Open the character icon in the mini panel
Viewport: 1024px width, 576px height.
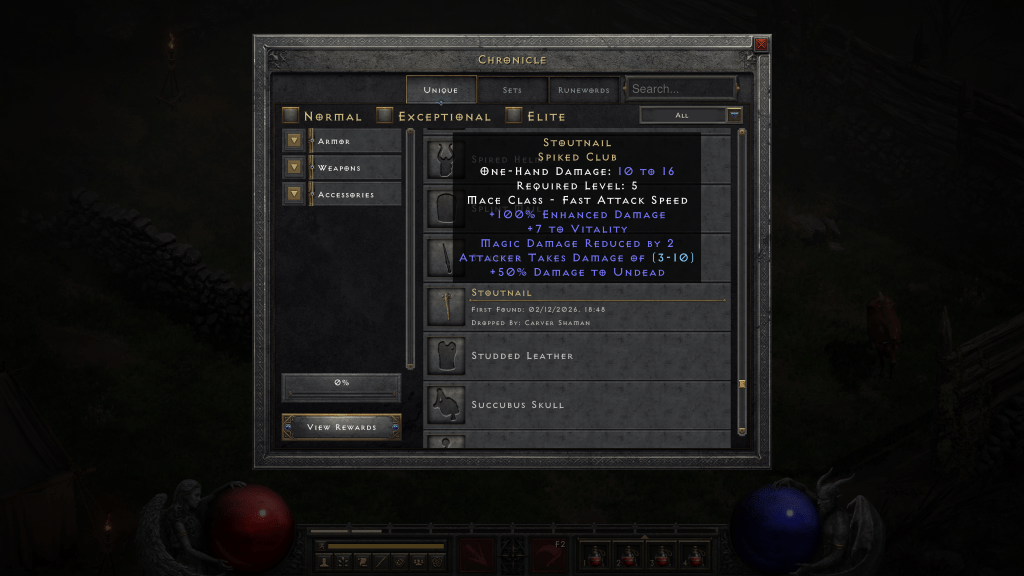324,562
